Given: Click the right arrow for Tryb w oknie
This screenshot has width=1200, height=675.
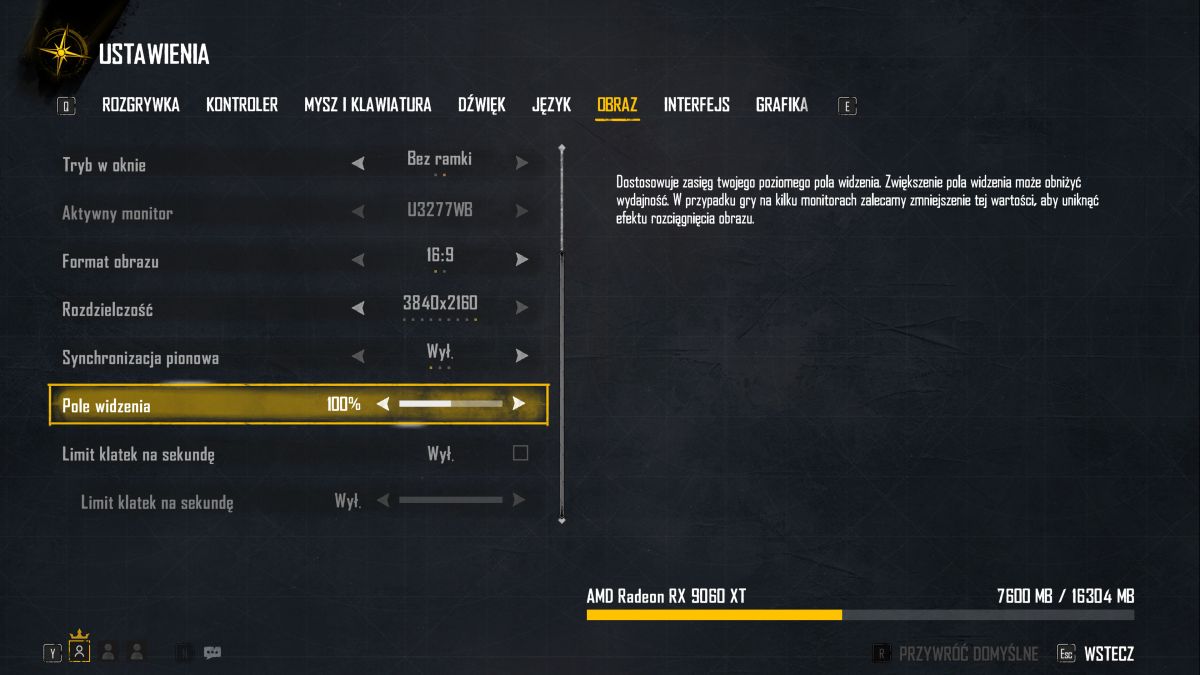Looking at the screenshot, I should tap(522, 163).
